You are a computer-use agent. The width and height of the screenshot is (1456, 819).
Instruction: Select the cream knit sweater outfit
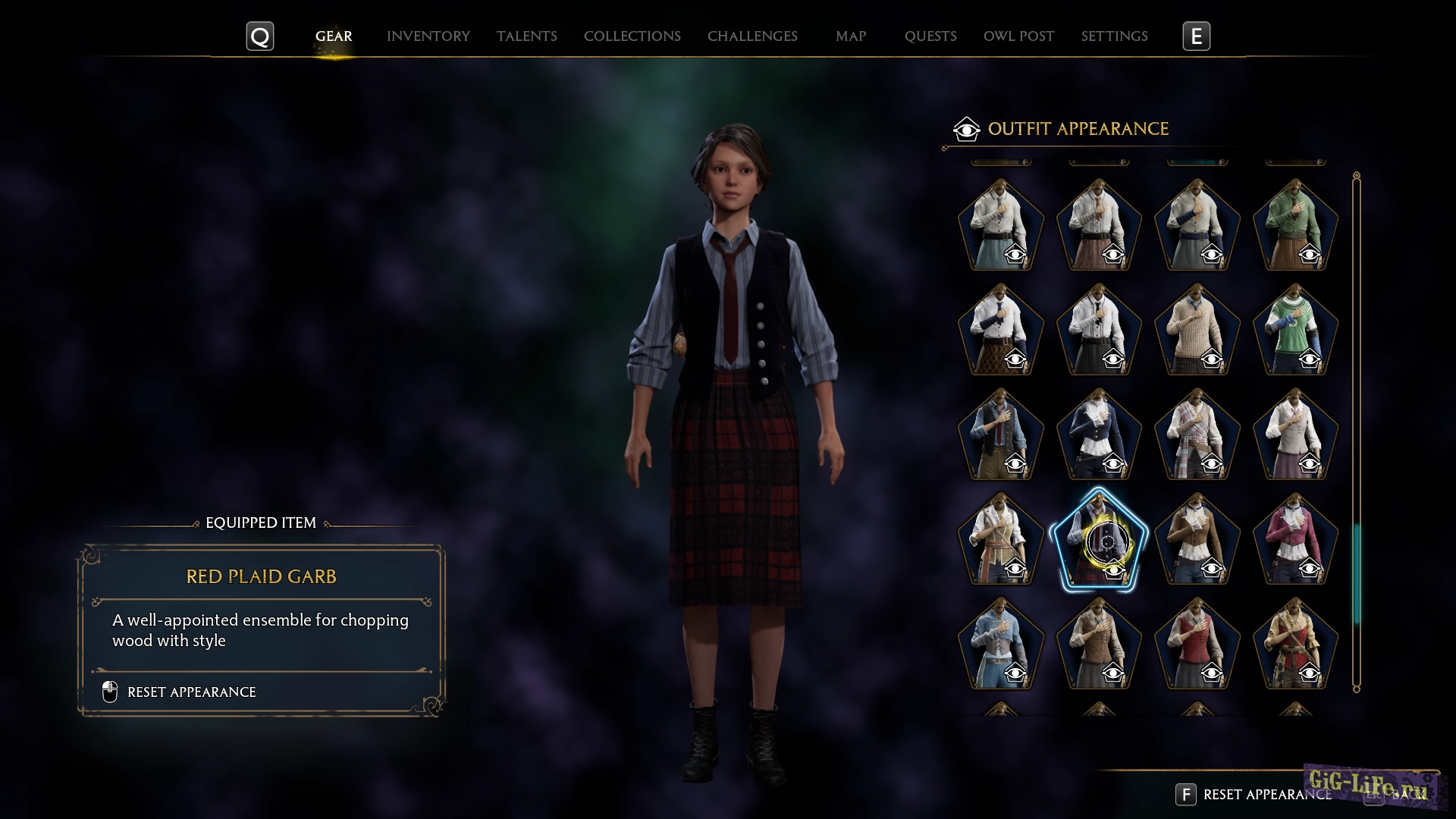pyautogui.click(x=1197, y=330)
